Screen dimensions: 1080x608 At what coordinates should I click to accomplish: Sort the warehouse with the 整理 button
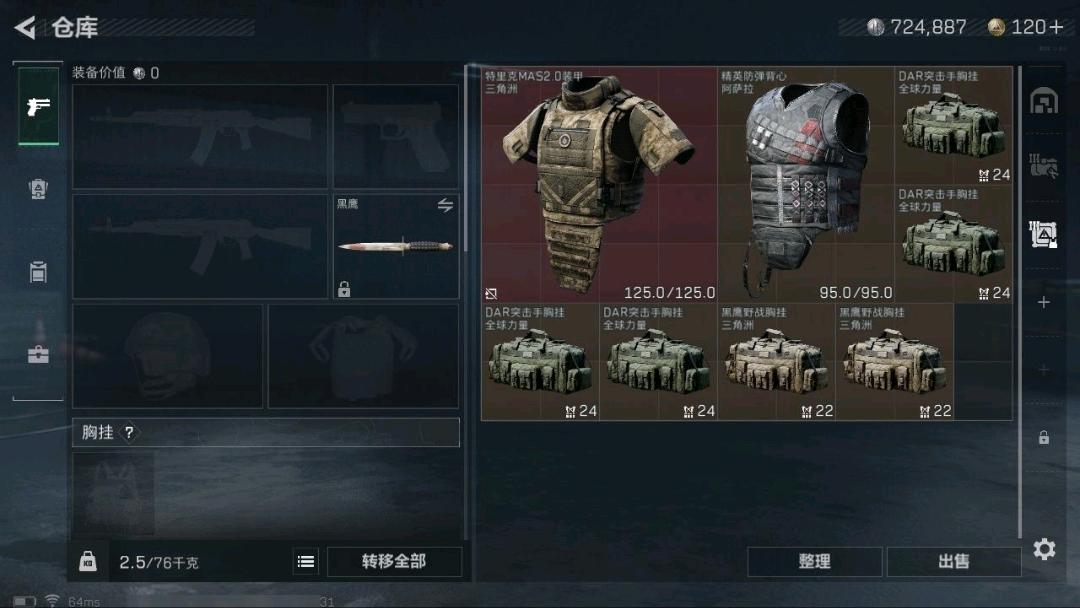click(x=814, y=562)
